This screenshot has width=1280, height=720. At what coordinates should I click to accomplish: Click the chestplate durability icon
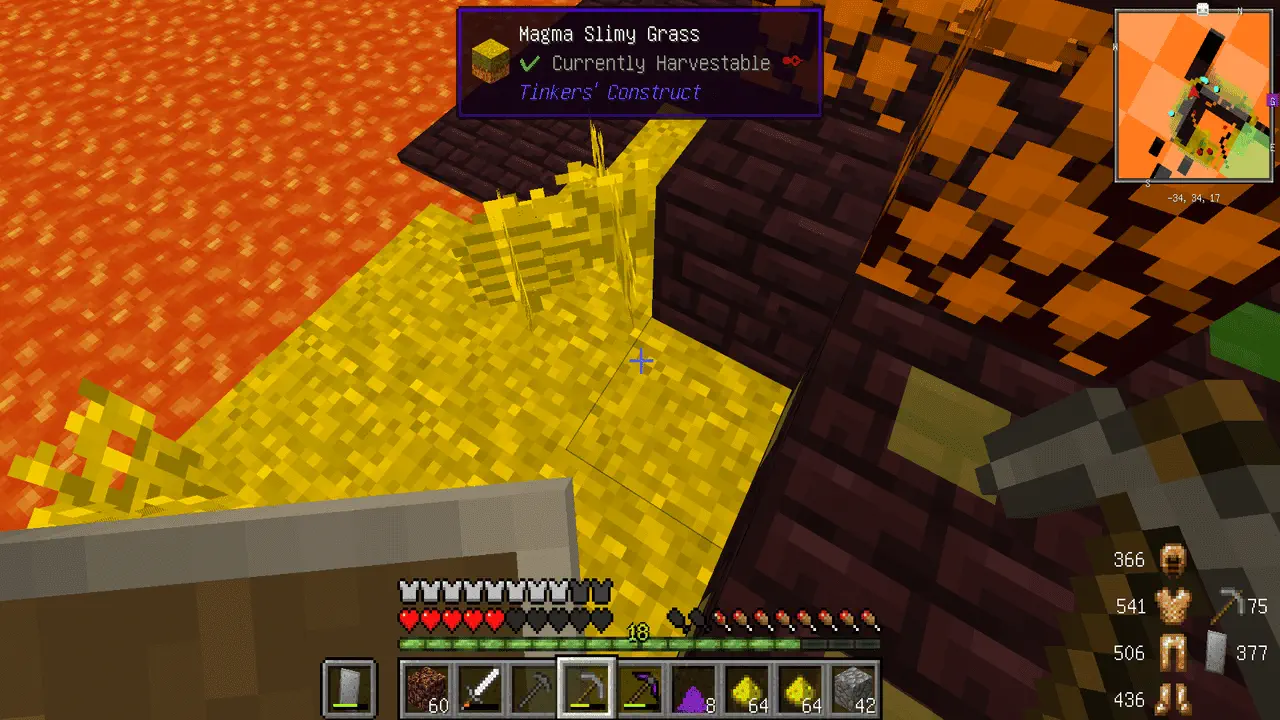click(x=1171, y=606)
